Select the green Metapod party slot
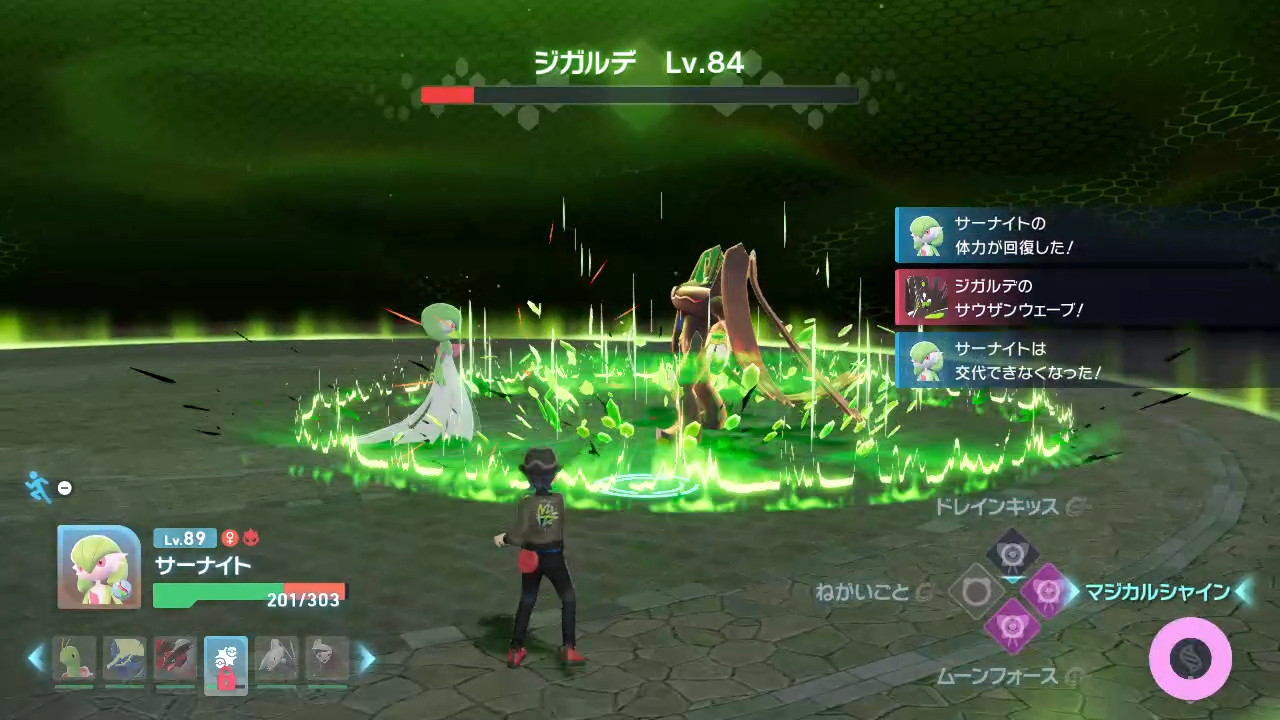The image size is (1280, 720). point(74,659)
